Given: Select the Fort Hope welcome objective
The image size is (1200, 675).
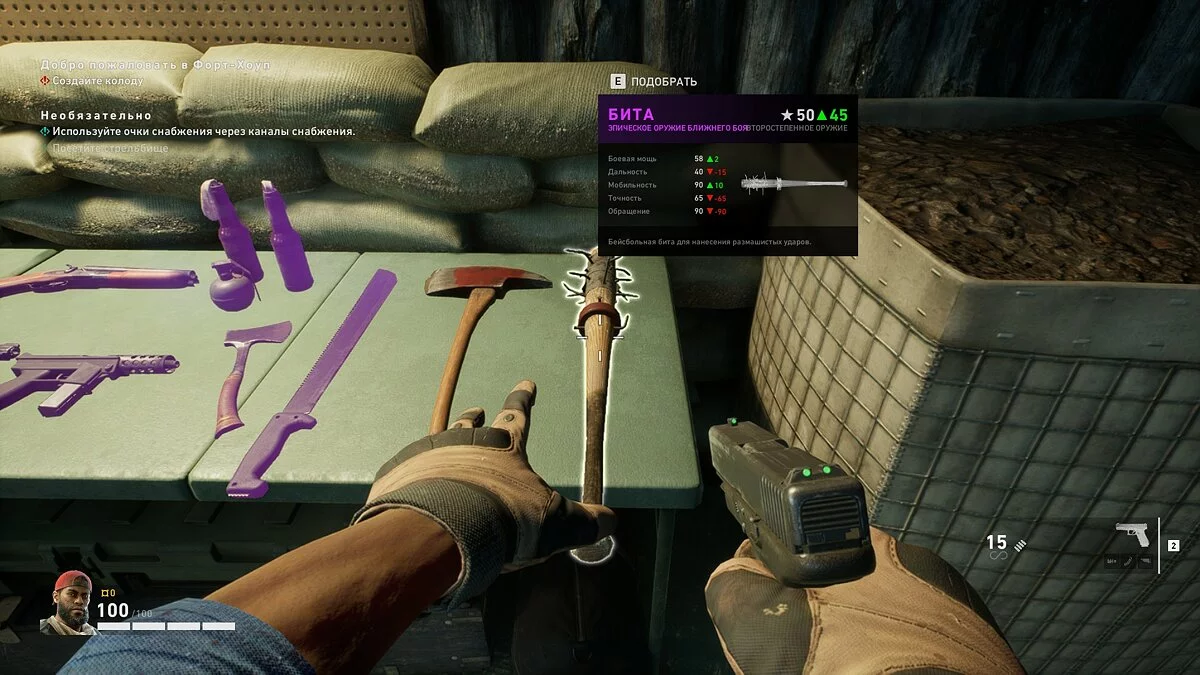Looking at the screenshot, I should tap(155, 65).
